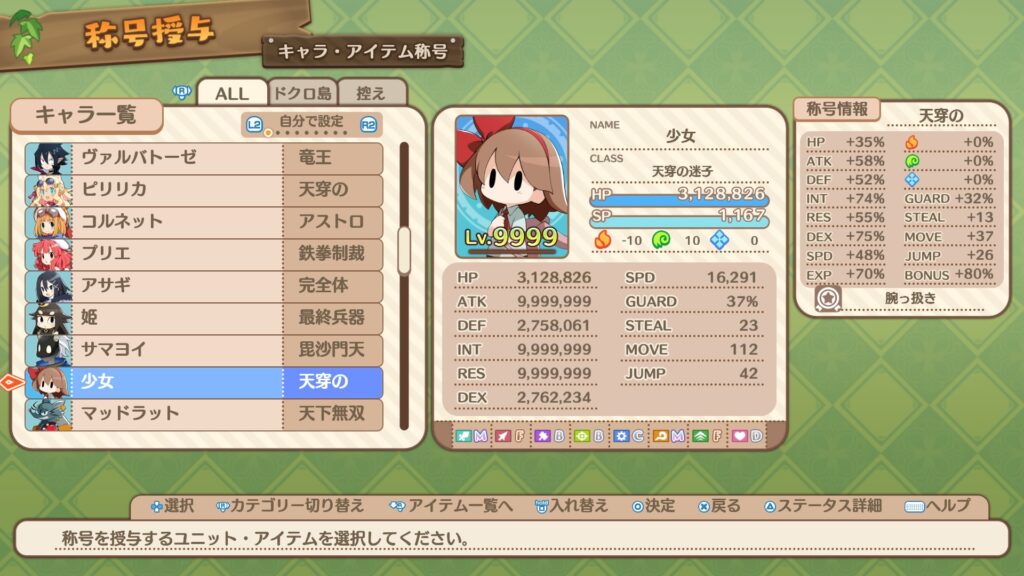Switch to the ALL tab
The height and width of the screenshot is (576, 1024).
[x=231, y=93]
